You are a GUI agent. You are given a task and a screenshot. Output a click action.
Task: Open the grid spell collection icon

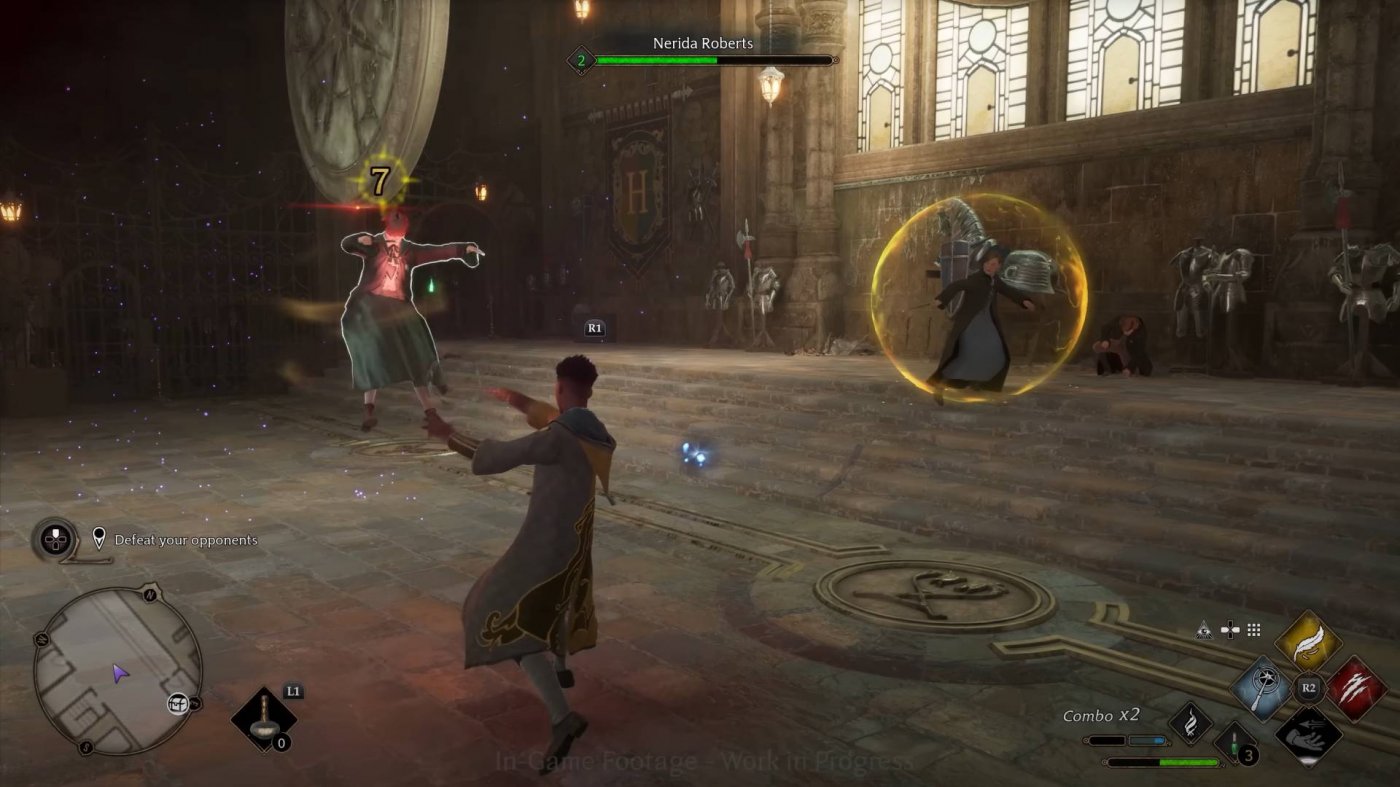click(x=1252, y=630)
